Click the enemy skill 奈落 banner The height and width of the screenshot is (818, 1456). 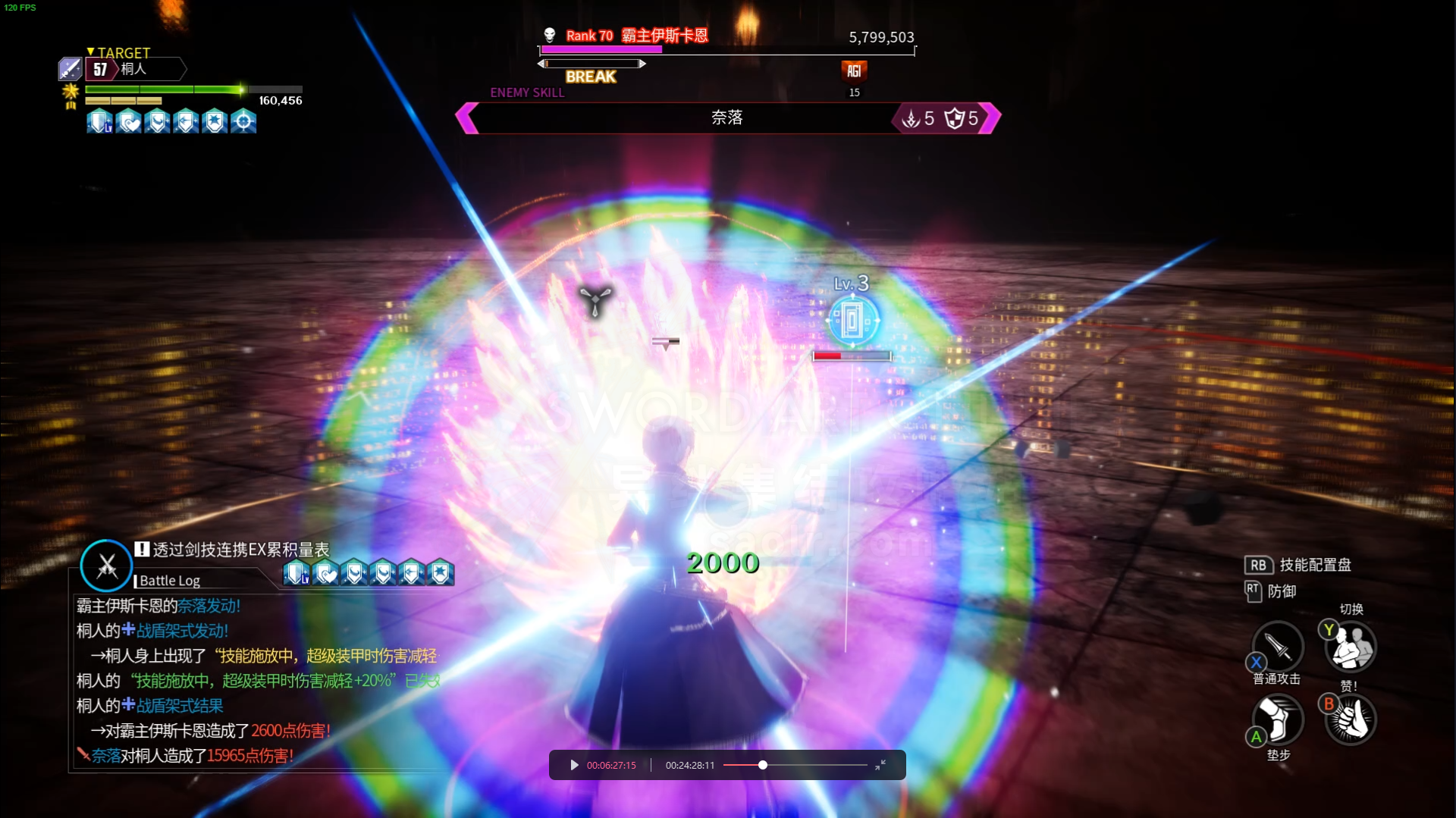(x=727, y=118)
